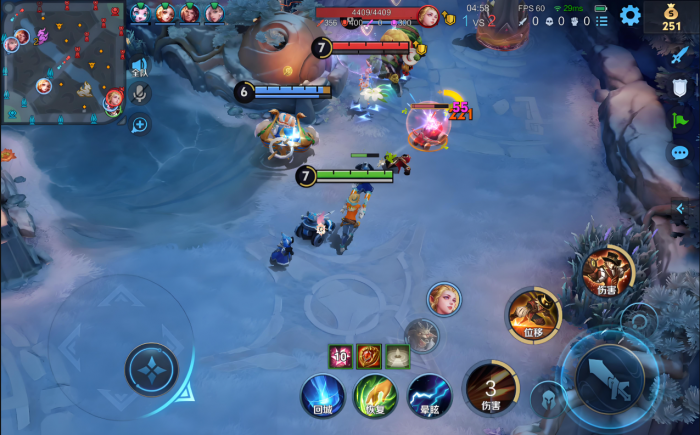Open the quick chat speech bubble
Viewport: 700px width, 435px height.
tap(680, 153)
